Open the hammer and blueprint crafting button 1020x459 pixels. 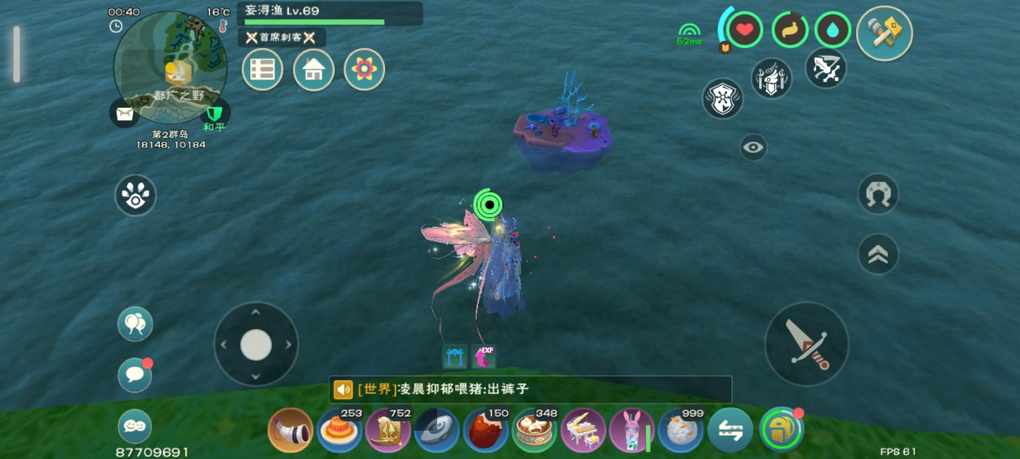point(884,33)
